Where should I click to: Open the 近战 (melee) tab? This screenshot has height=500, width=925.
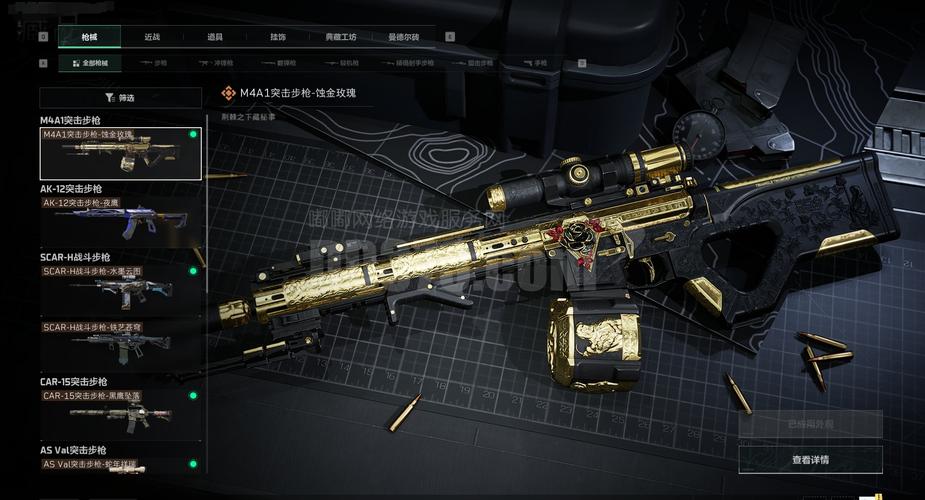pos(152,37)
